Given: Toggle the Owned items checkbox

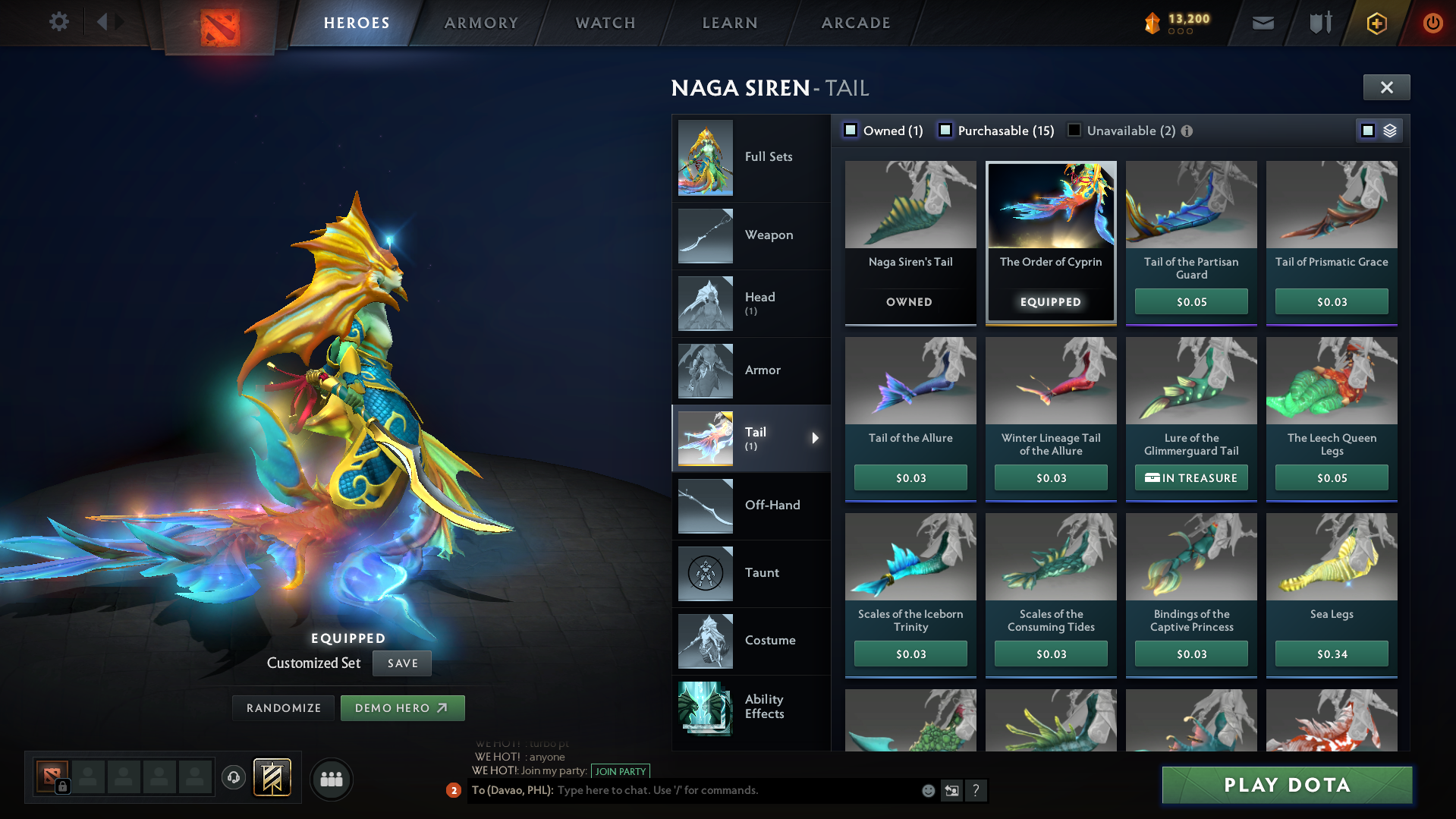Looking at the screenshot, I should (x=851, y=130).
